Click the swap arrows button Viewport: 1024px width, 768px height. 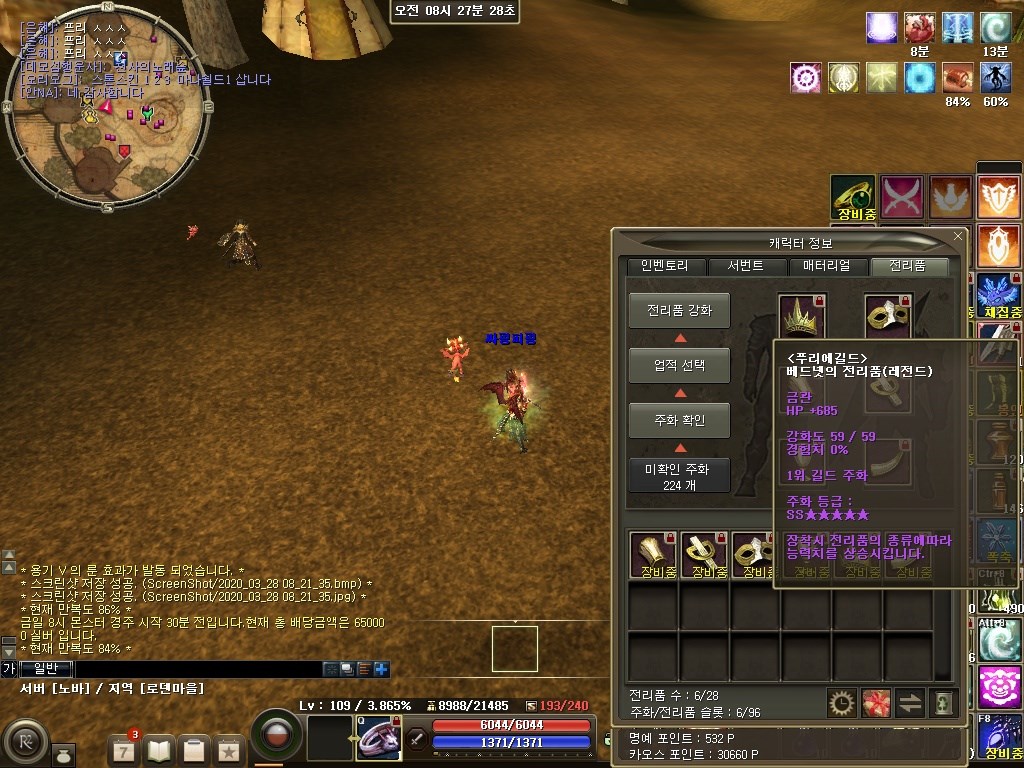click(x=910, y=703)
